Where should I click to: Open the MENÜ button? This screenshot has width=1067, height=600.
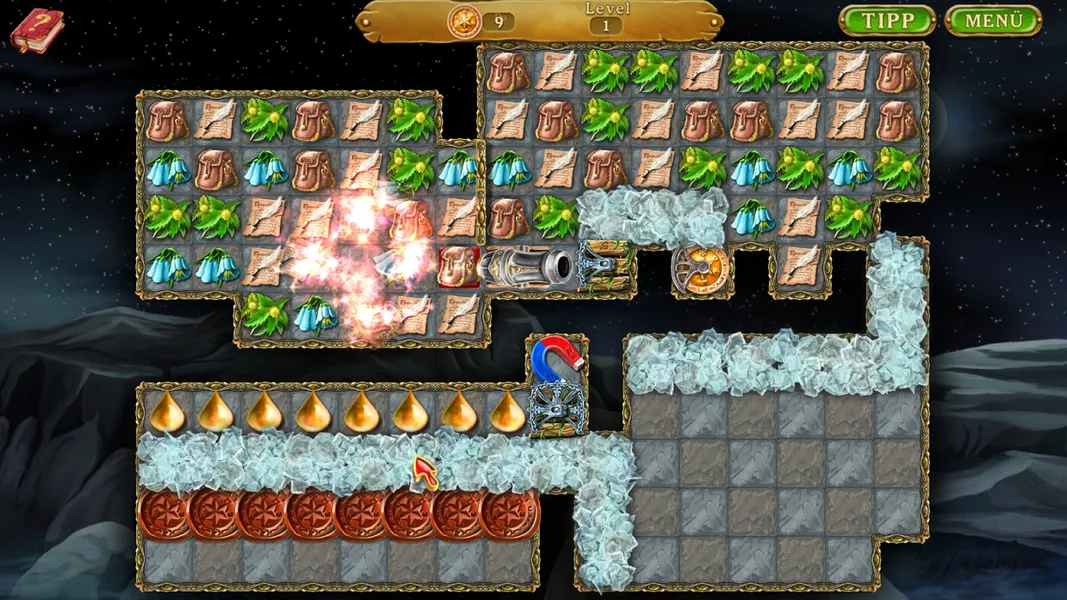pyautogui.click(x=993, y=21)
